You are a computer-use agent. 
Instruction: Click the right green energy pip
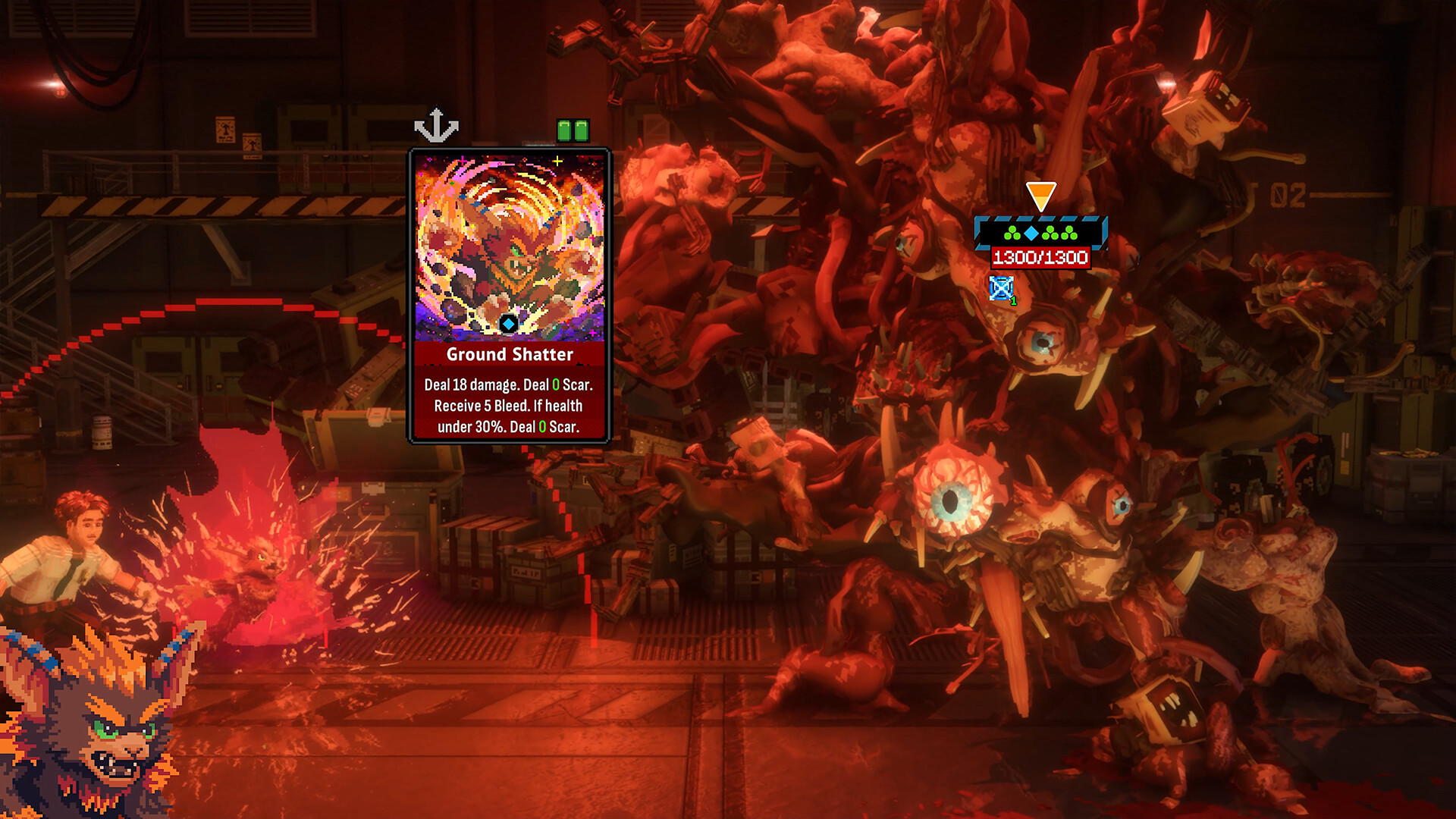pos(583,130)
